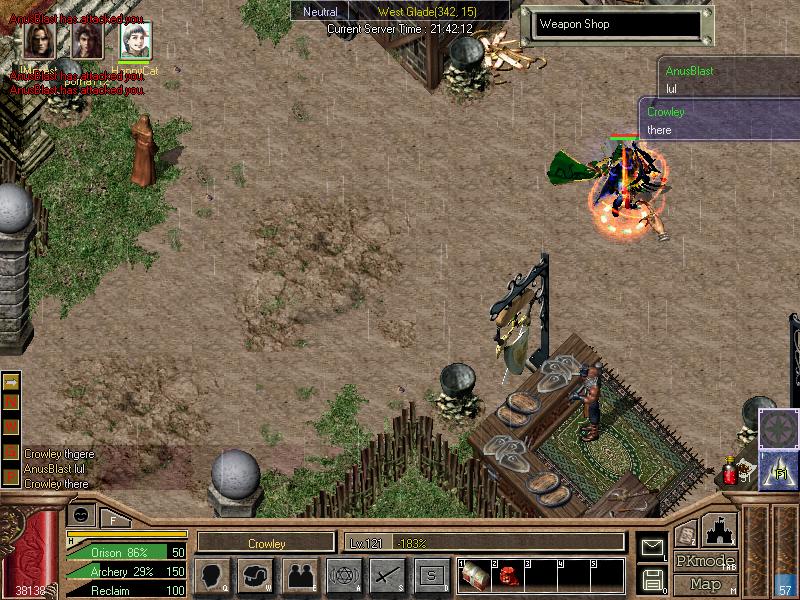Open the mail envelope icon

652,547
